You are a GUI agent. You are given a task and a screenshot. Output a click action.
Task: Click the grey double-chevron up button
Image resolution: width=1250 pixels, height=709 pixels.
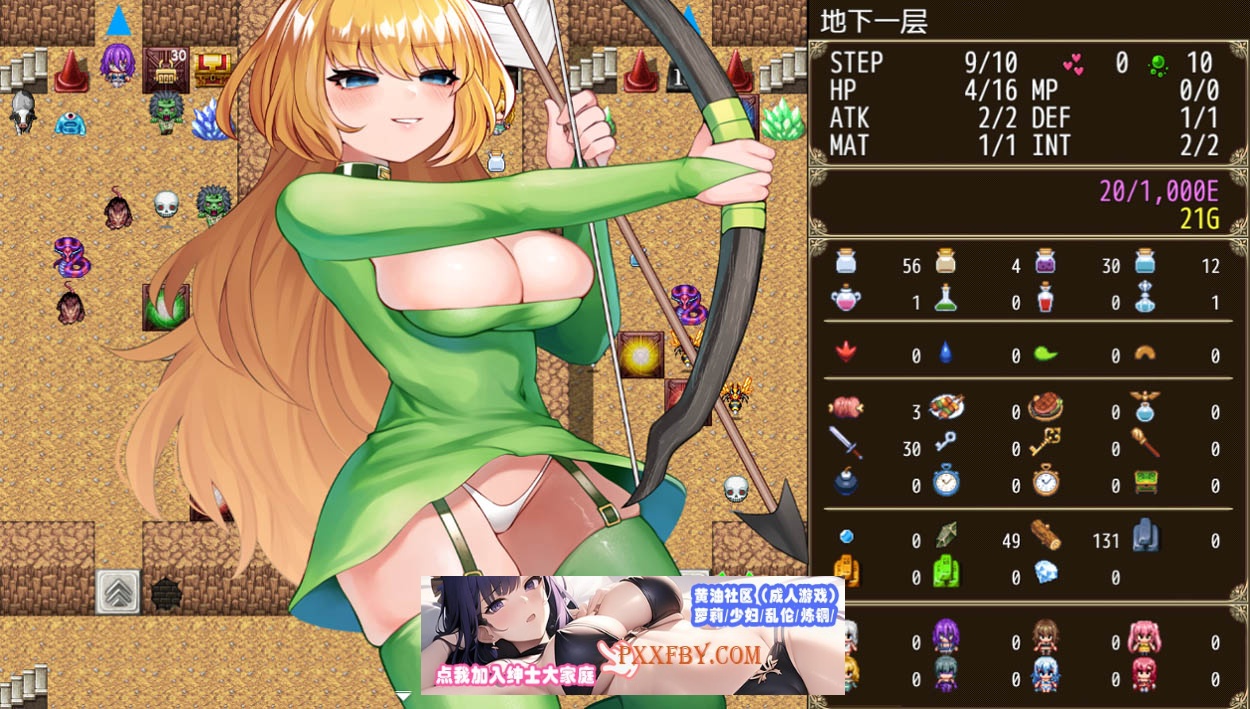click(x=117, y=591)
